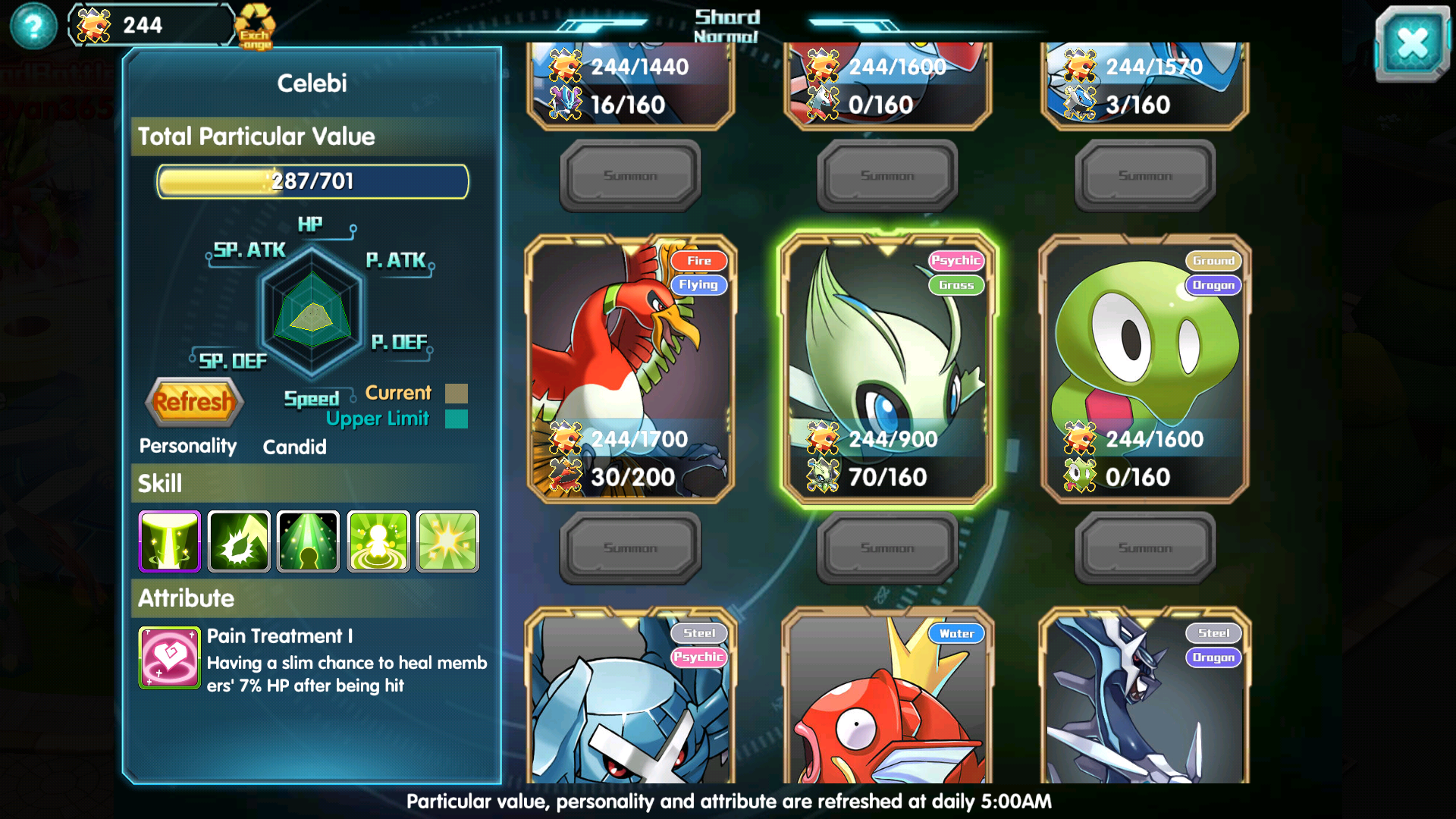
Task: Open the Water type tag on Magikarp
Action: click(x=956, y=633)
